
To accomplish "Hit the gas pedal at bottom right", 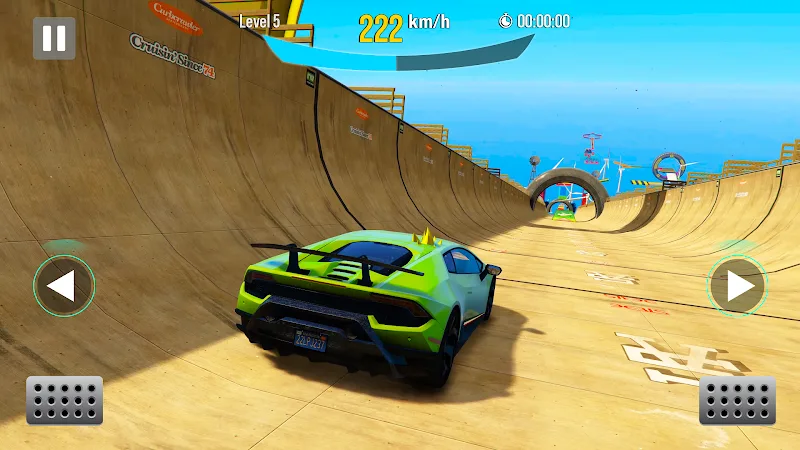I will [x=737, y=400].
